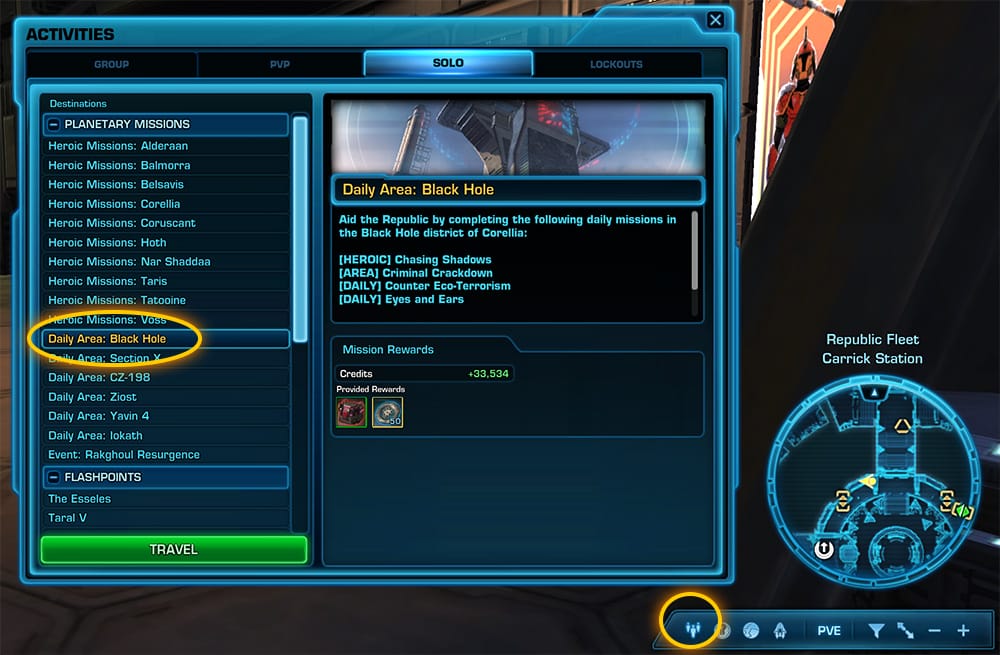Open the group activities icon below minimap
The height and width of the screenshot is (655, 1000).
[x=692, y=631]
